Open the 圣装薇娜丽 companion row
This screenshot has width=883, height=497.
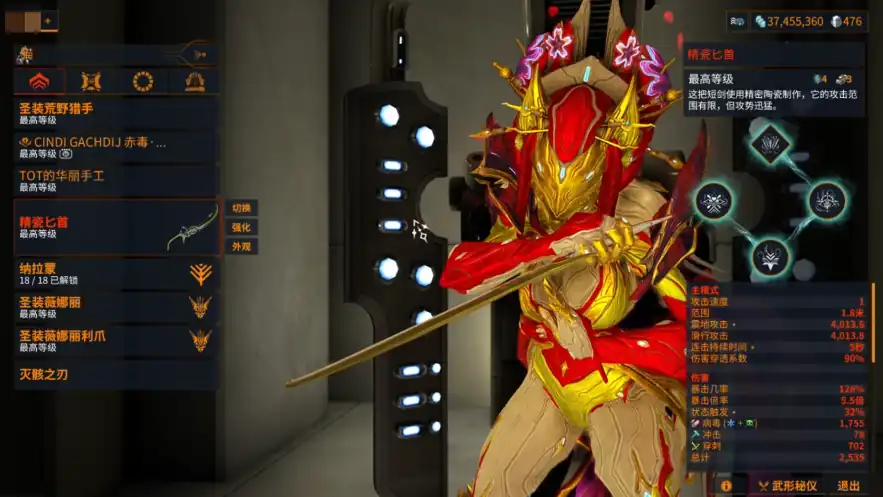[x=115, y=306]
